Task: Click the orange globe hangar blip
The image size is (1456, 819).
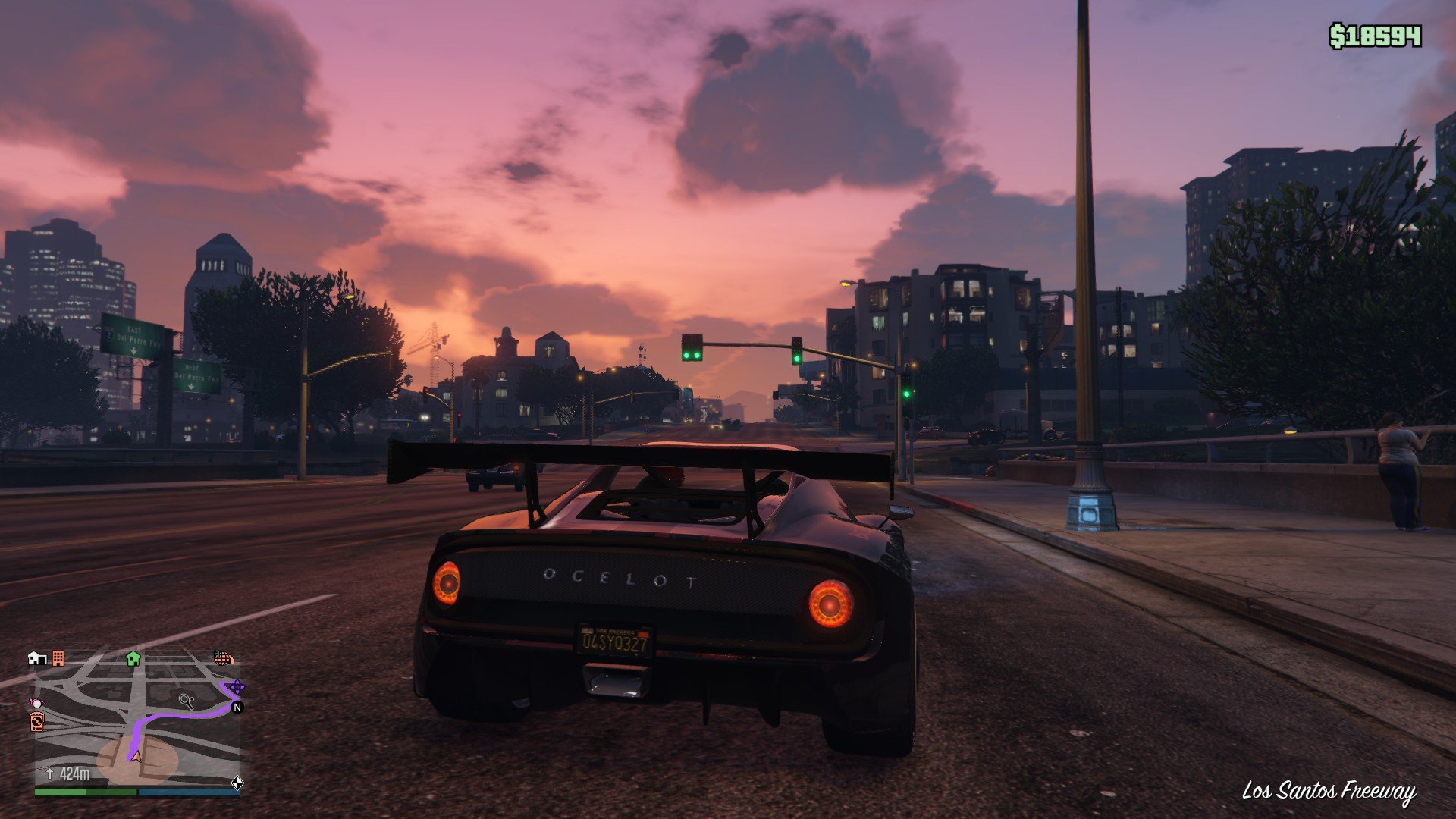Action: (x=223, y=657)
